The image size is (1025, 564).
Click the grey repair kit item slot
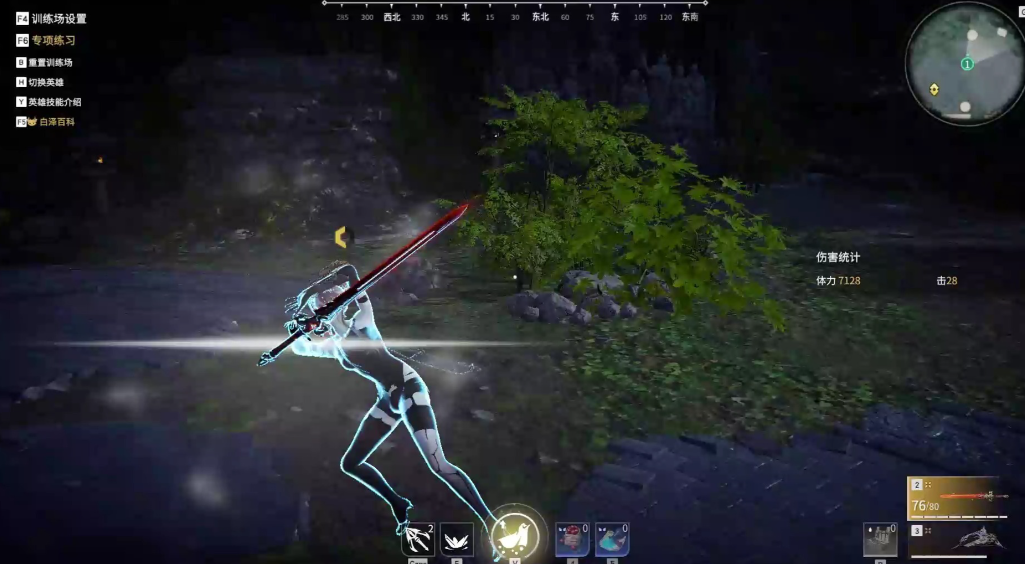880,539
